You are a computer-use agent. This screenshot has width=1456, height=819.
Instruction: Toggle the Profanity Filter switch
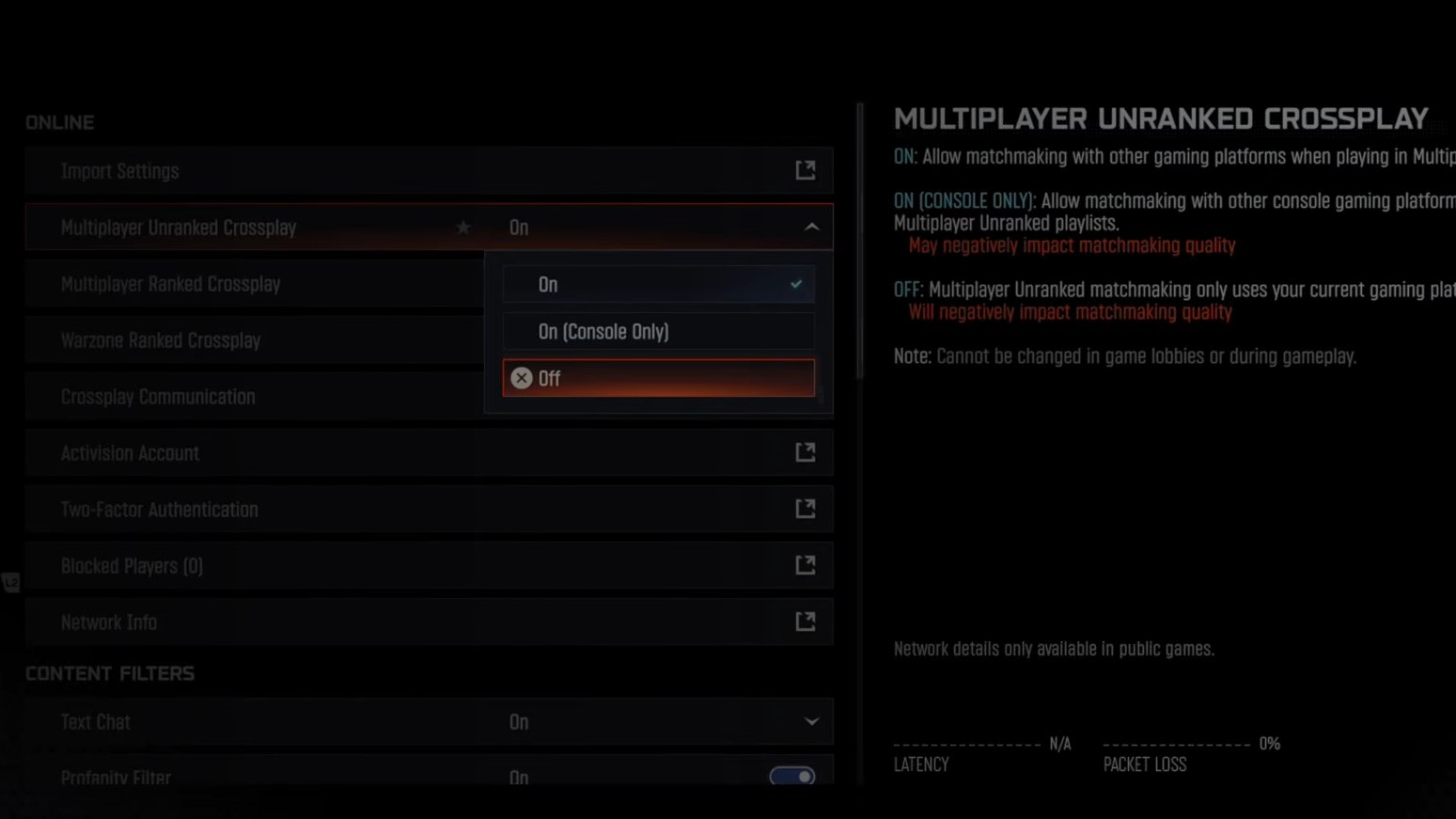792,777
